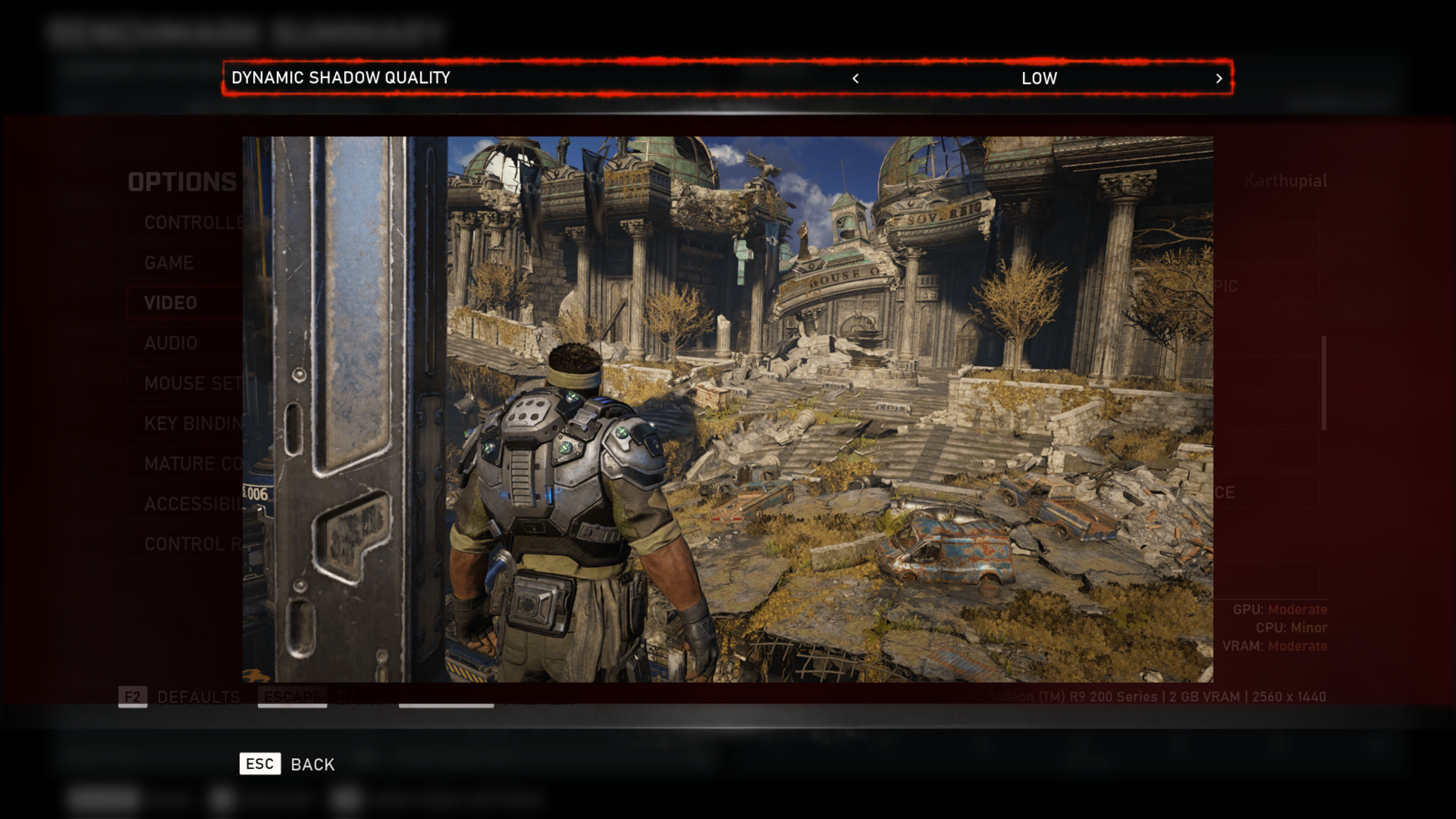Decrease shadow quality using the left arrow

855,79
